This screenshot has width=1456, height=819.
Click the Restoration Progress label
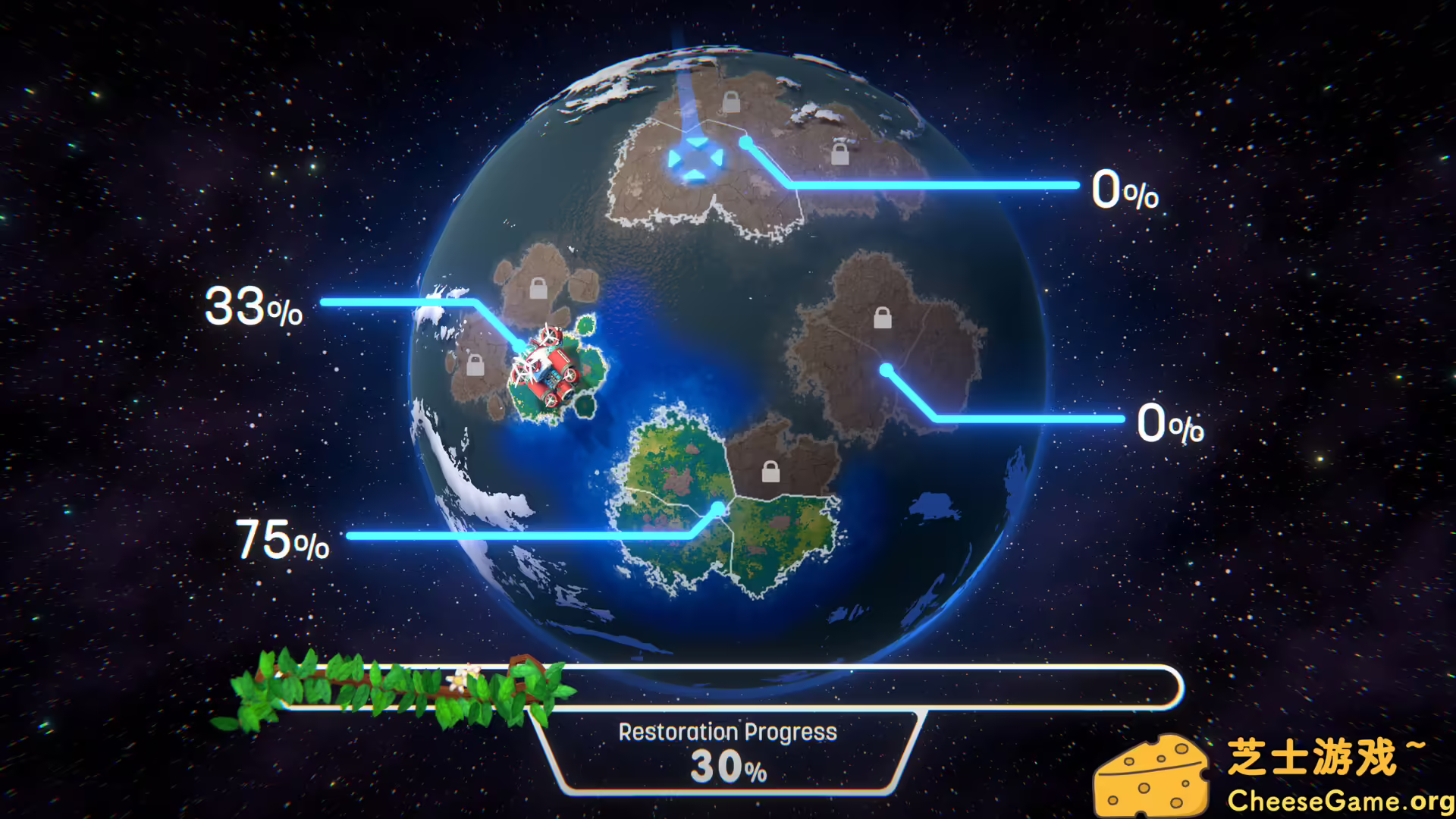click(727, 730)
